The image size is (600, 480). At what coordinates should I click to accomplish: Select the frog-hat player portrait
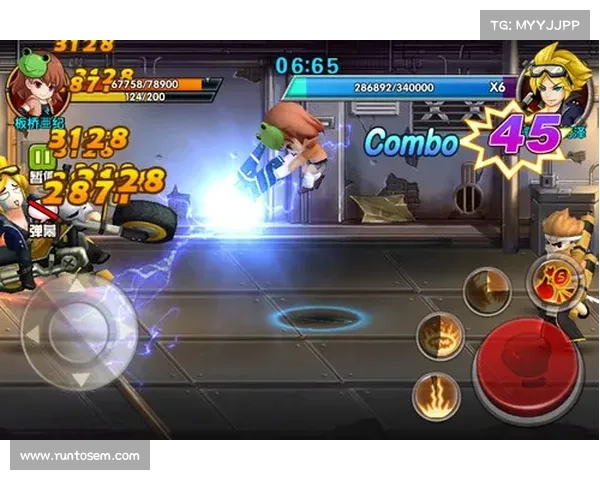(37, 83)
